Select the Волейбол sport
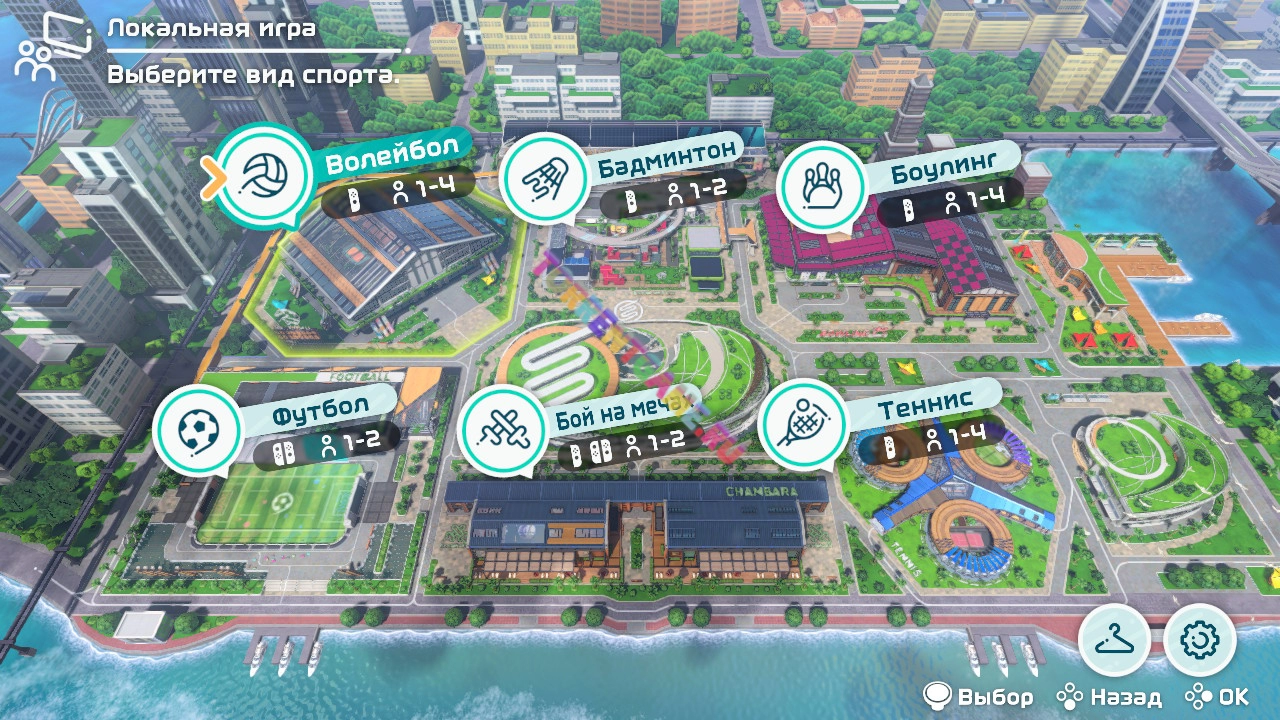1280x720 pixels. (x=265, y=177)
